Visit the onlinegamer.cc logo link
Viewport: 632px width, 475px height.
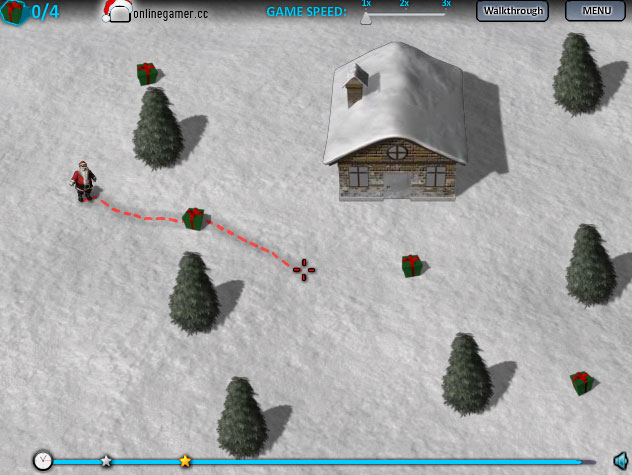pos(155,12)
